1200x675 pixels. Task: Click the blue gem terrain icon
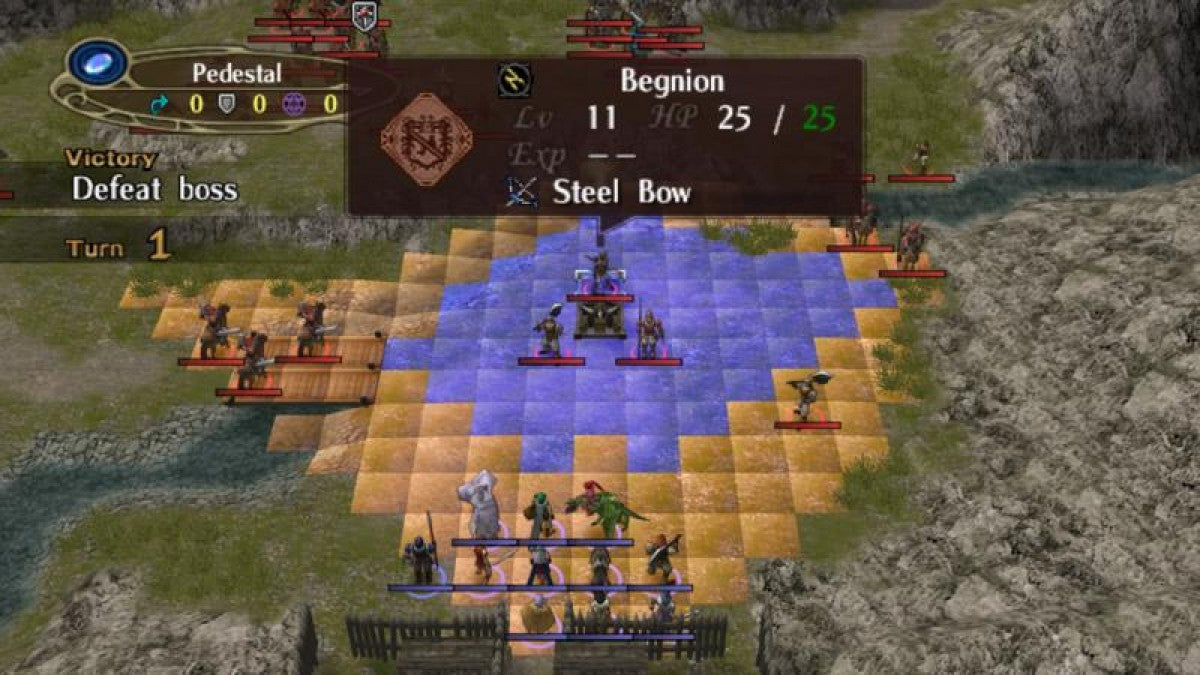click(x=98, y=62)
